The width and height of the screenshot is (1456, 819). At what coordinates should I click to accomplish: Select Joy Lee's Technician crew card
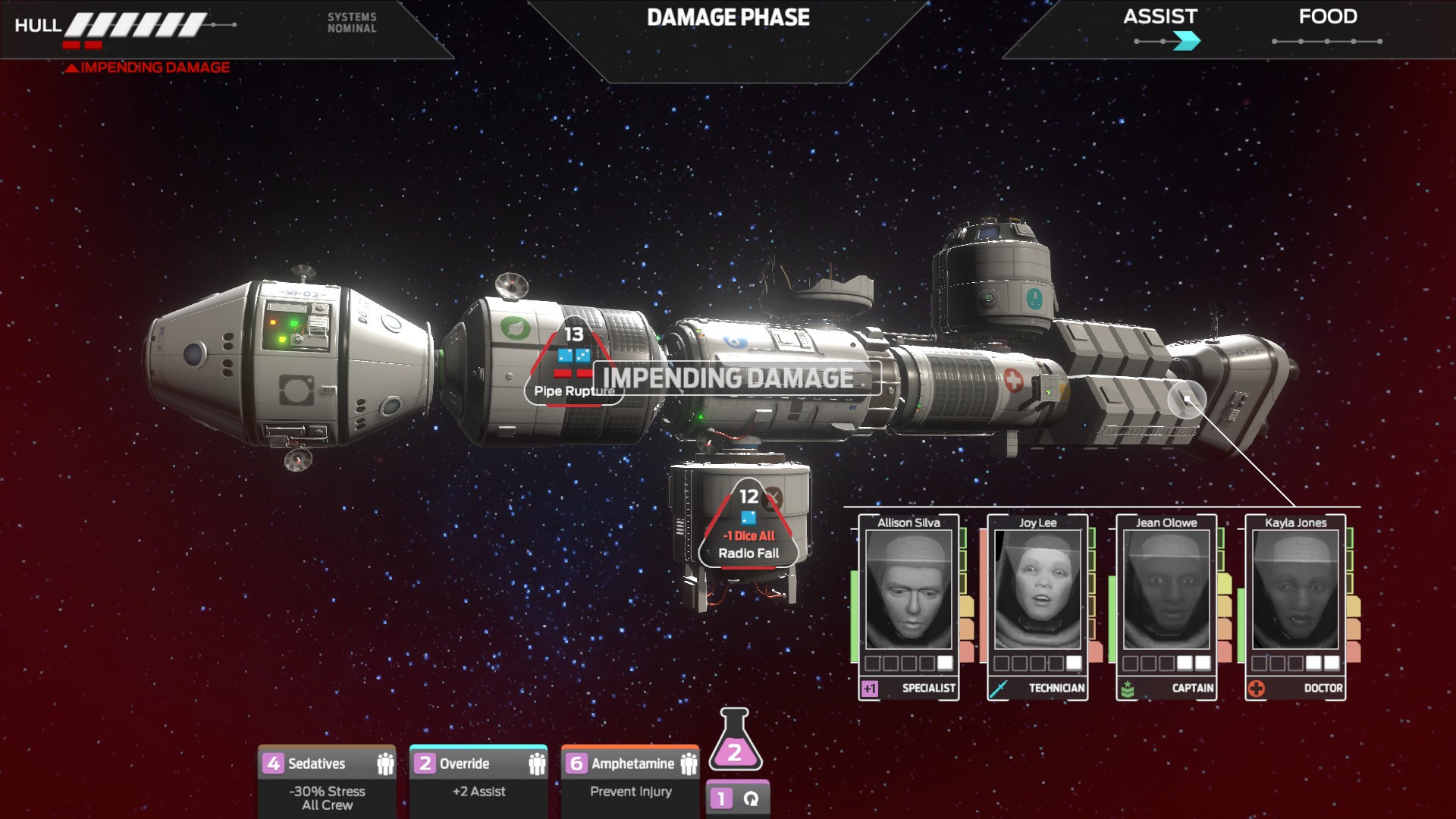pyautogui.click(x=1037, y=607)
